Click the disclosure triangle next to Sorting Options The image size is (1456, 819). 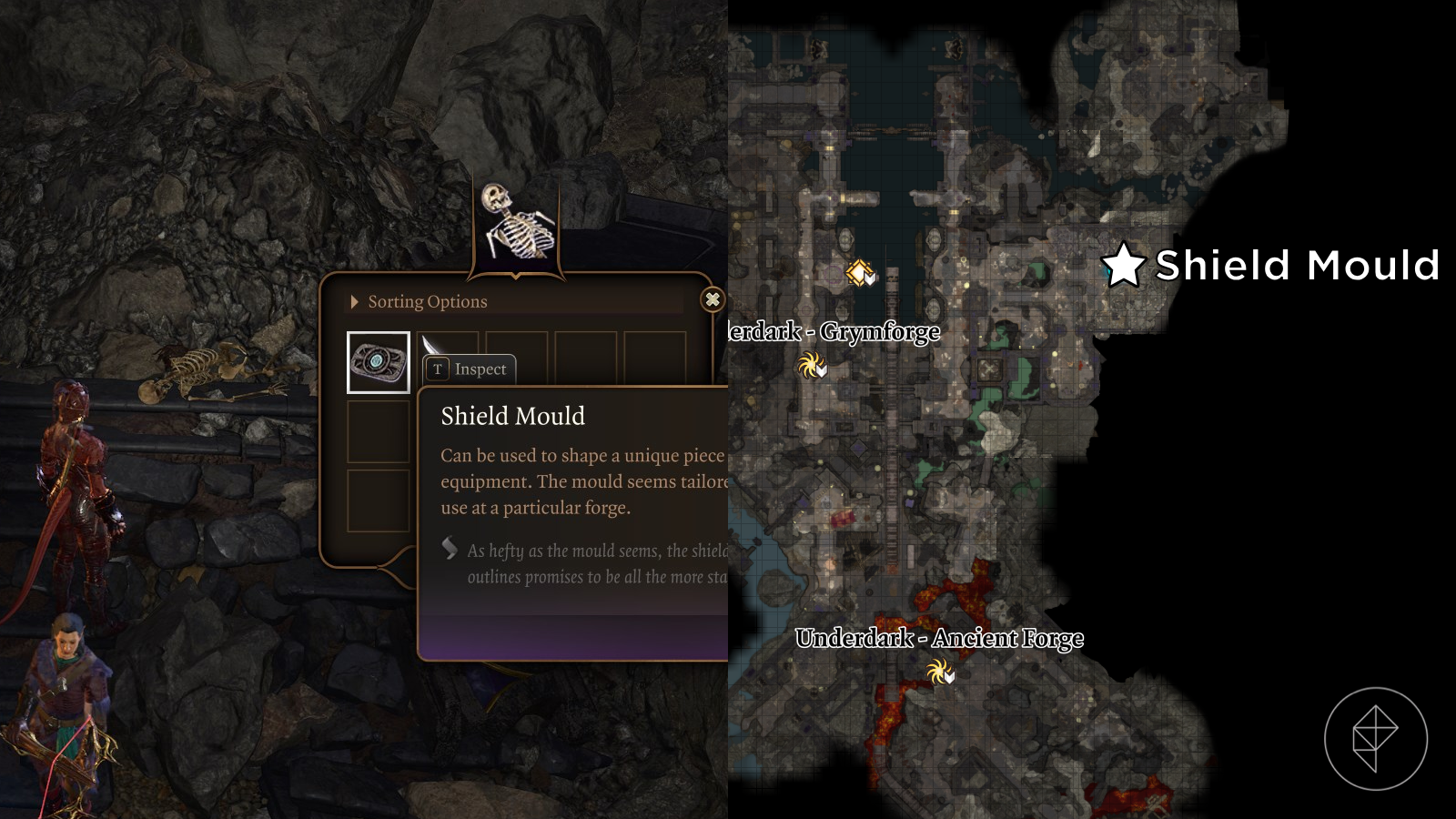354,301
